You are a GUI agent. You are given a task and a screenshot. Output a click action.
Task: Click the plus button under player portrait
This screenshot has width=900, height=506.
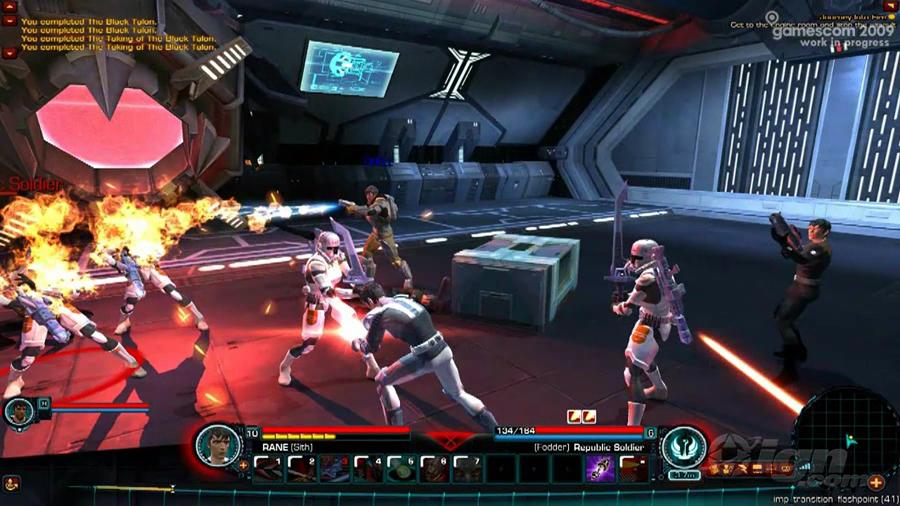[243, 466]
